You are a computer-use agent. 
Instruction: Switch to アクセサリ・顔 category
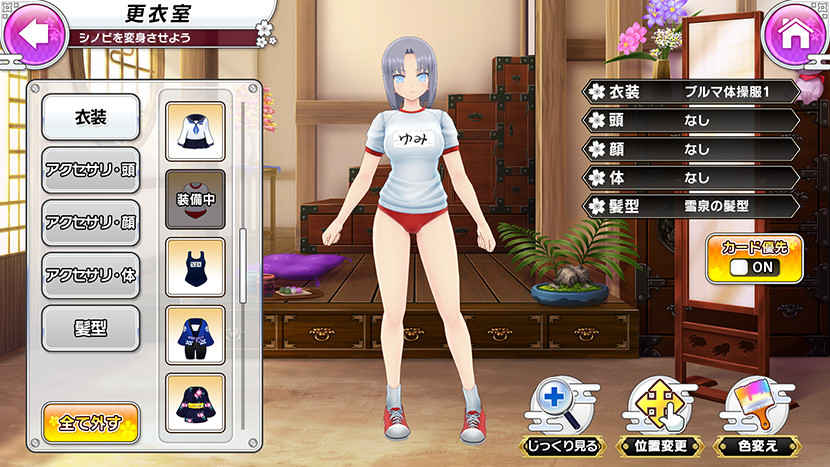[x=90, y=222]
